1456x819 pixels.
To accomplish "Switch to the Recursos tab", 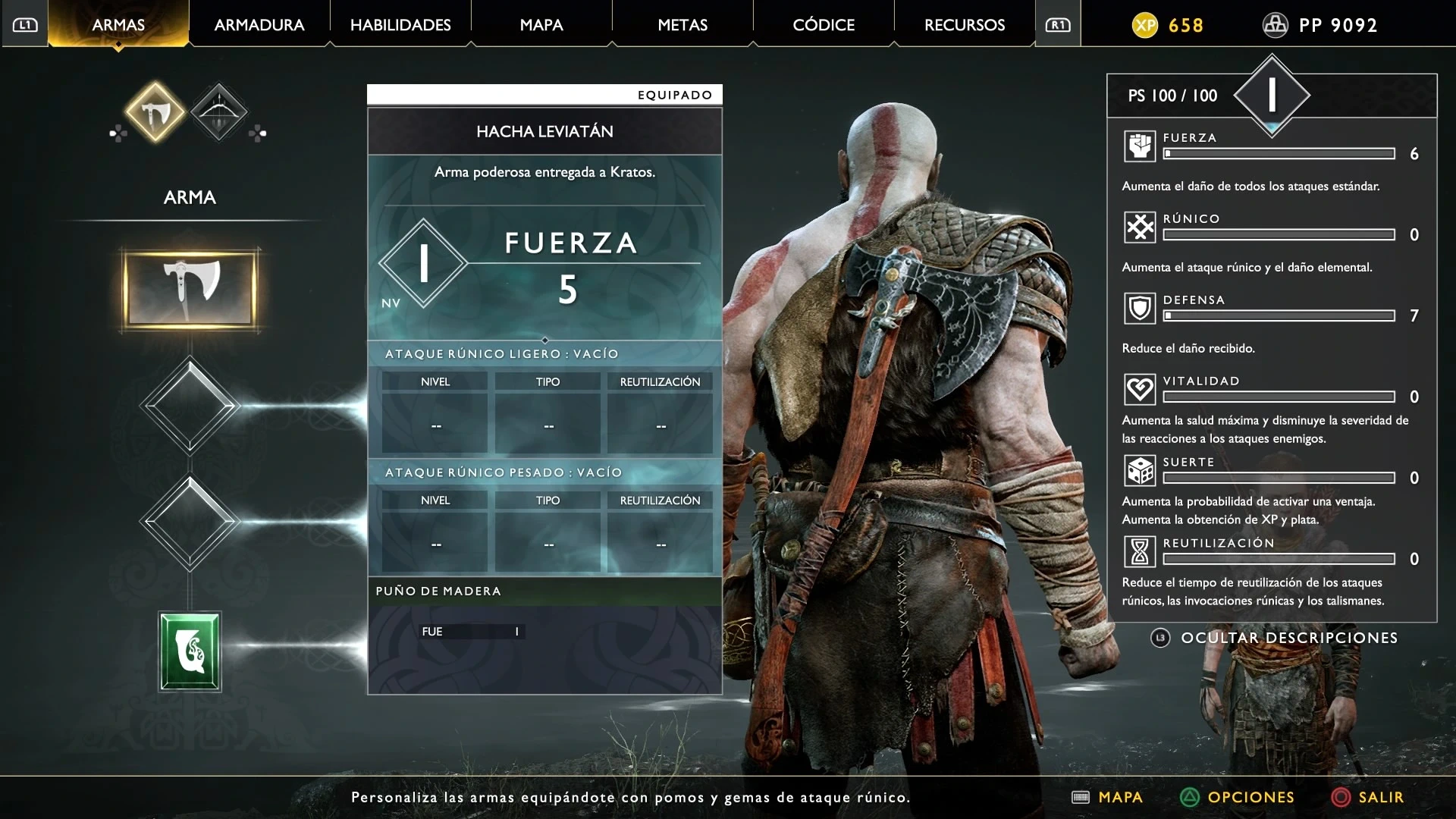I will point(965,25).
